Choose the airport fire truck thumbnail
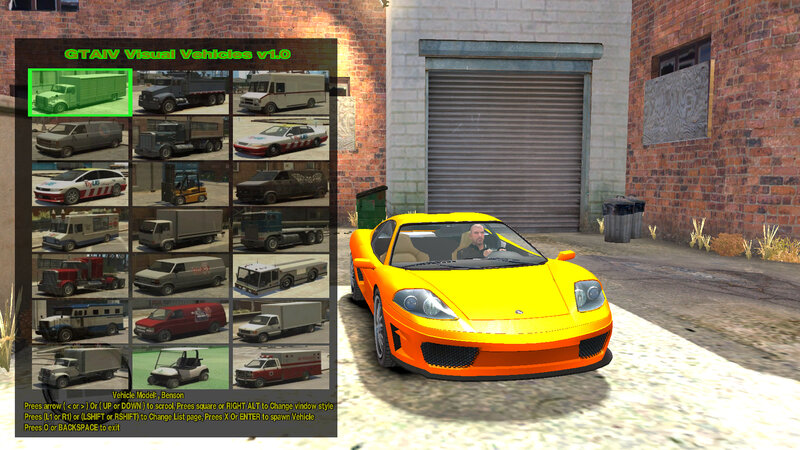This screenshot has height=450, width=800. tap(281, 275)
